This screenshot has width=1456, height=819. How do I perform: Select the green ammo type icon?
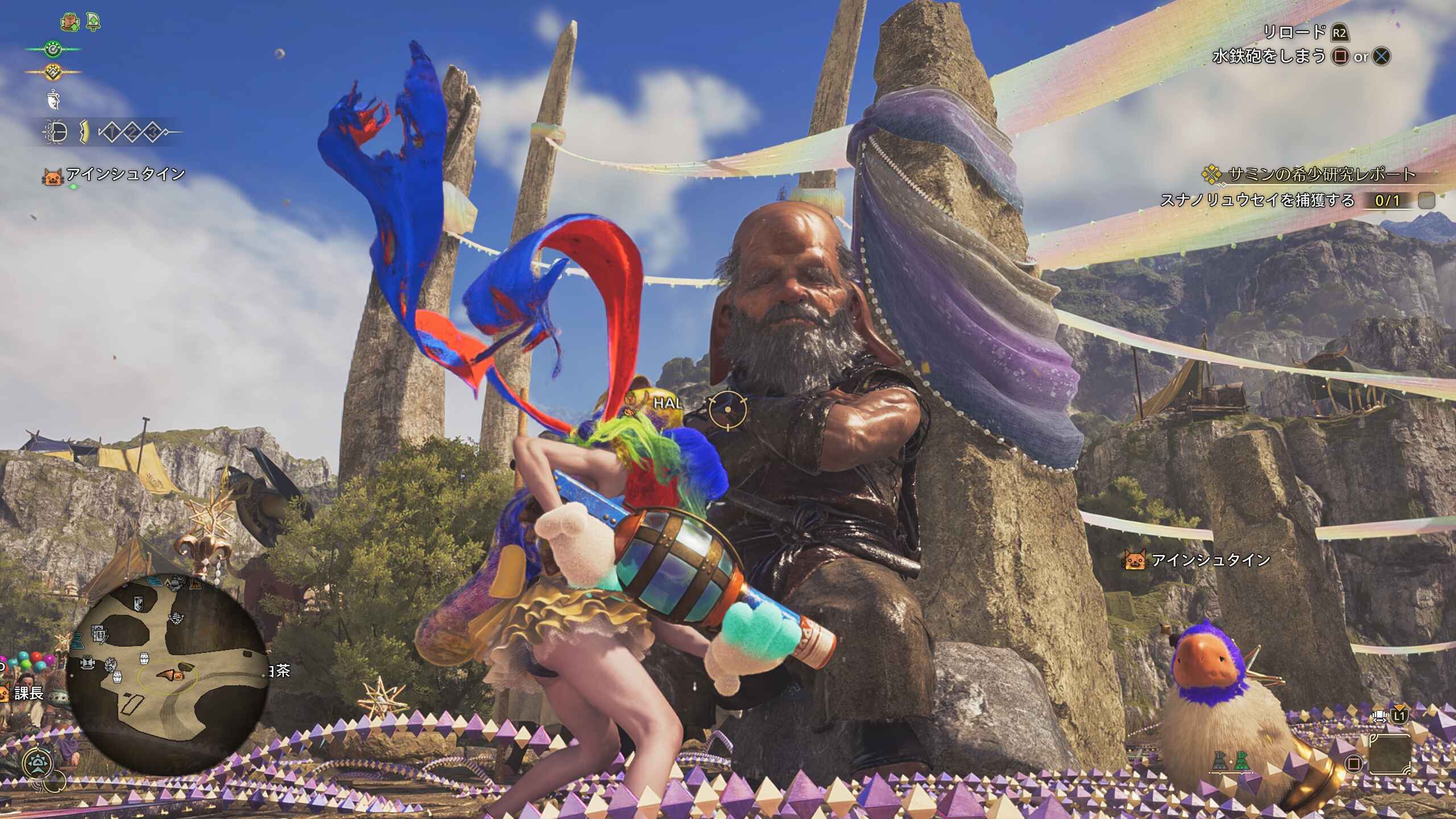(1241, 762)
